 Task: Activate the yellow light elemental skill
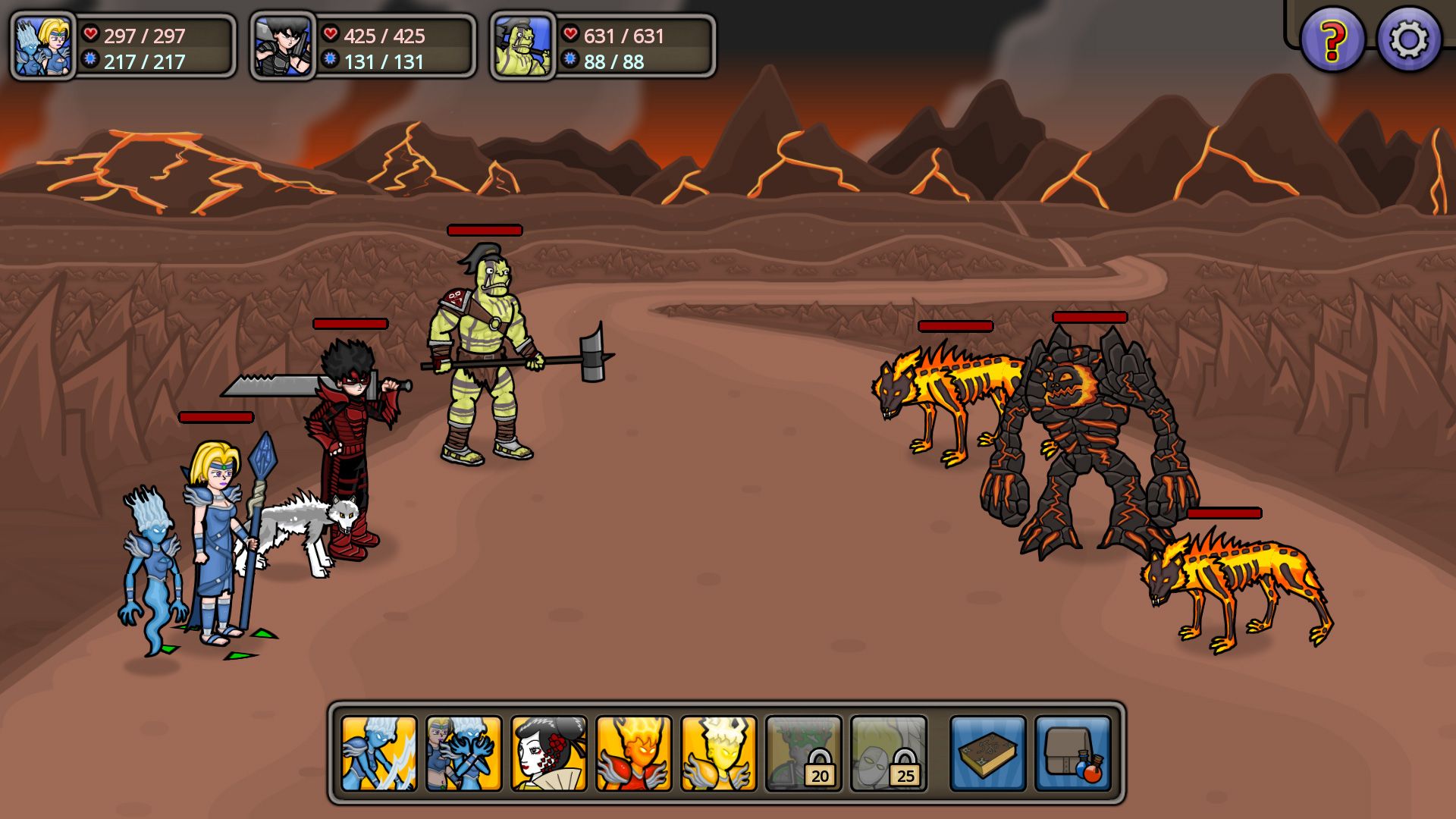click(718, 753)
